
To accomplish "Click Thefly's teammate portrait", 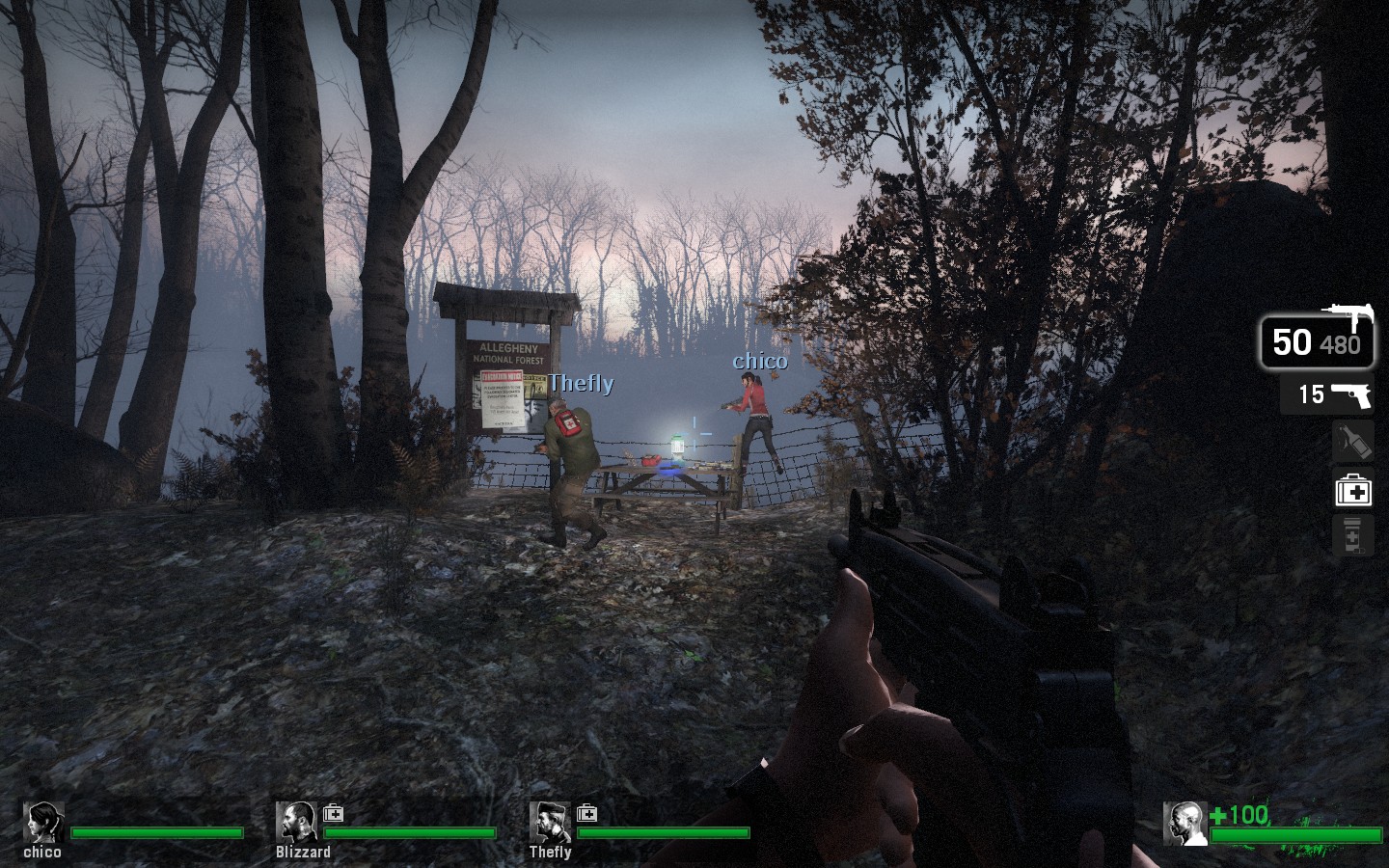I will [549, 822].
